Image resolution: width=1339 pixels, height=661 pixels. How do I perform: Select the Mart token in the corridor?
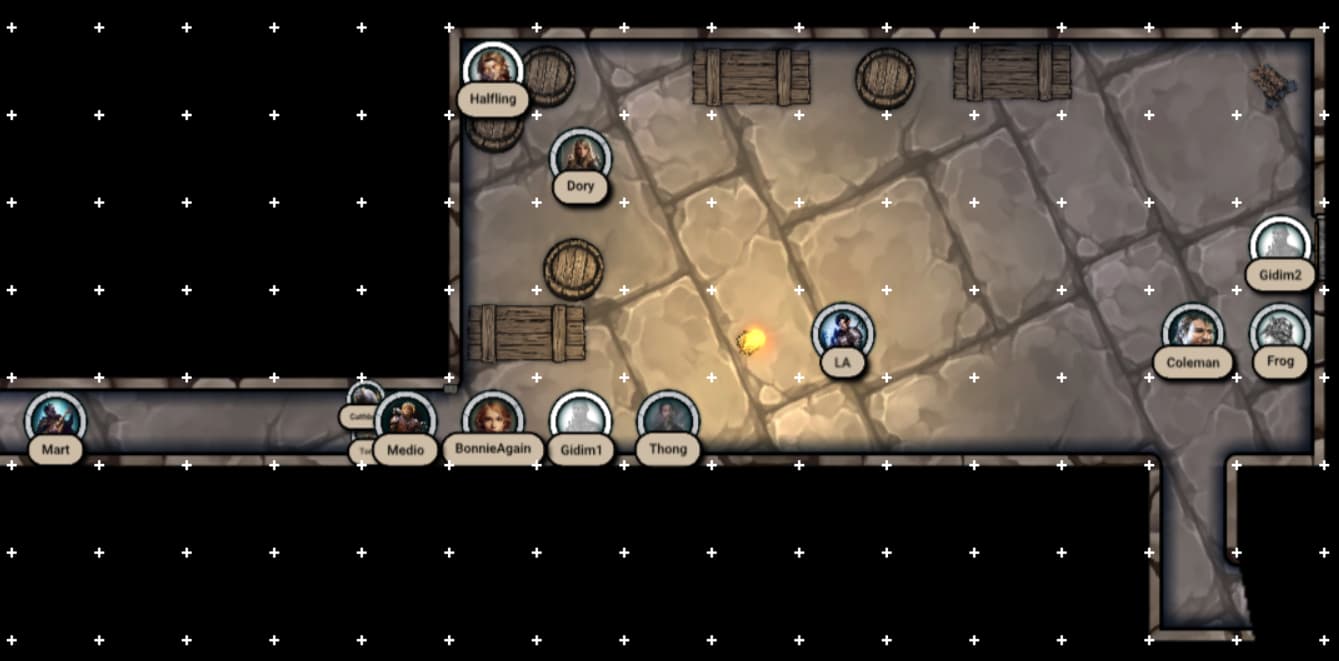[x=55, y=419]
